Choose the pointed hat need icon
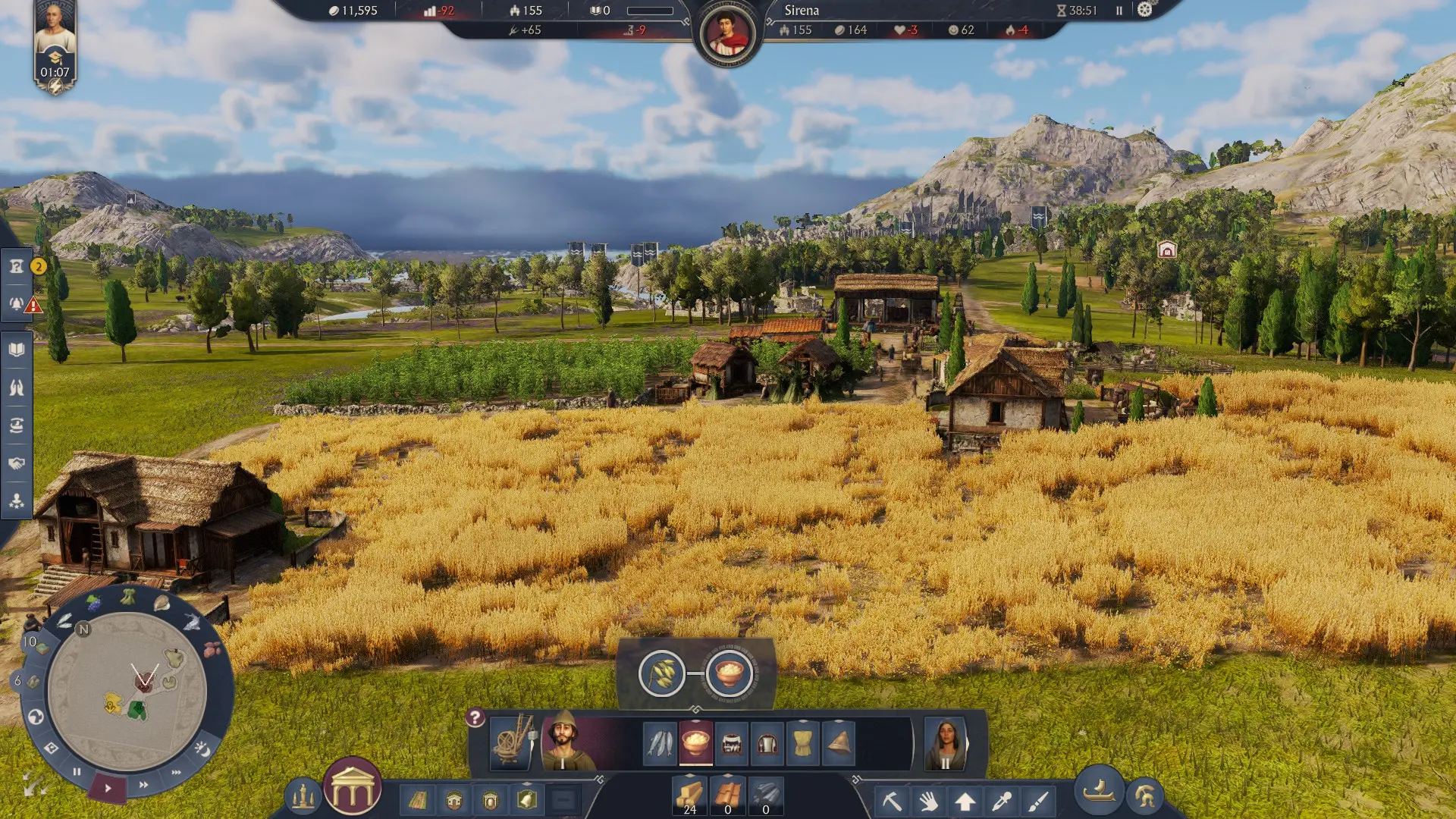Screen dimensions: 1456x819 [x=839, y=742]
